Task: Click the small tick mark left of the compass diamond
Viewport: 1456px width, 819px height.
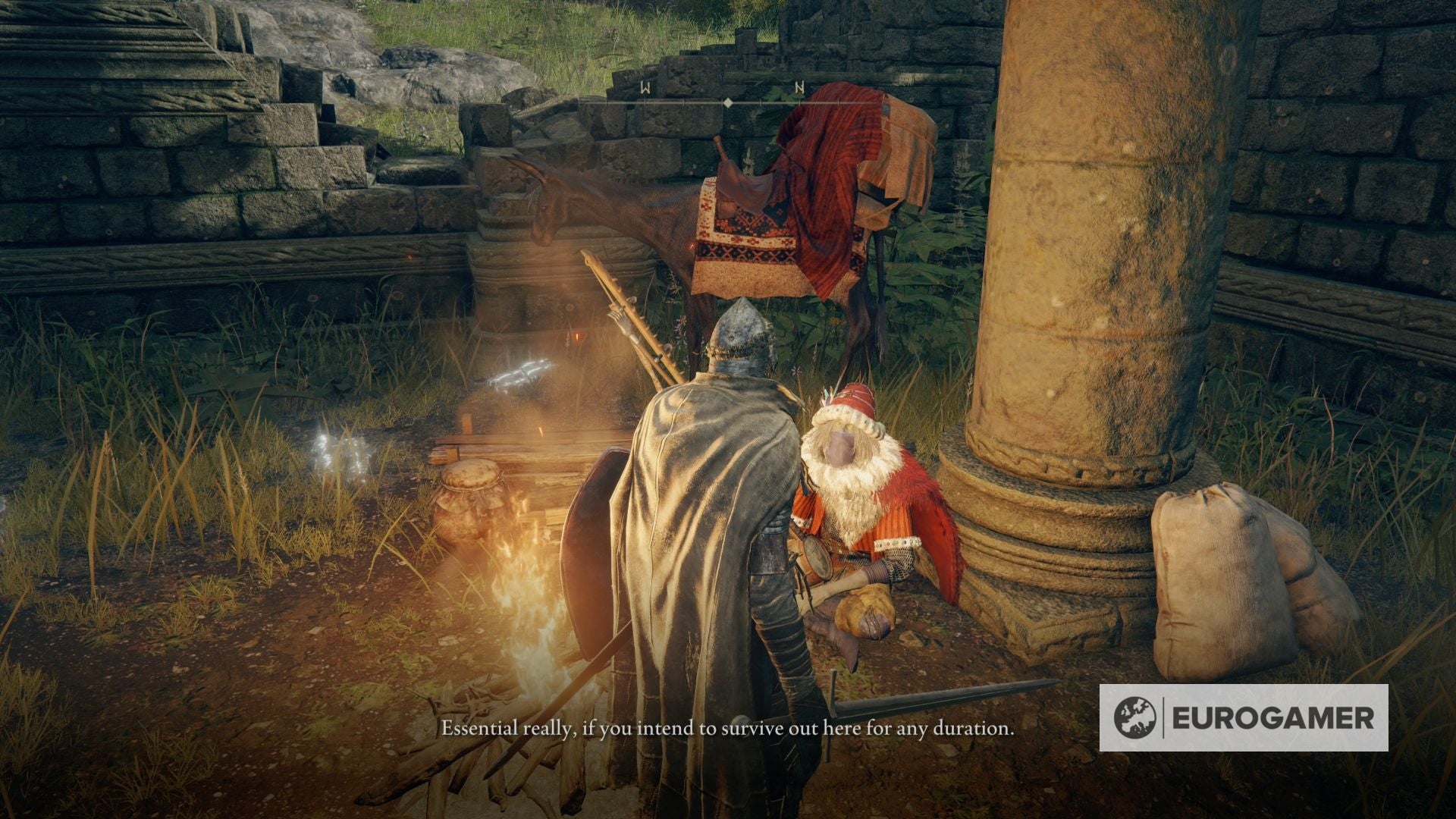Action: (684, 102)
